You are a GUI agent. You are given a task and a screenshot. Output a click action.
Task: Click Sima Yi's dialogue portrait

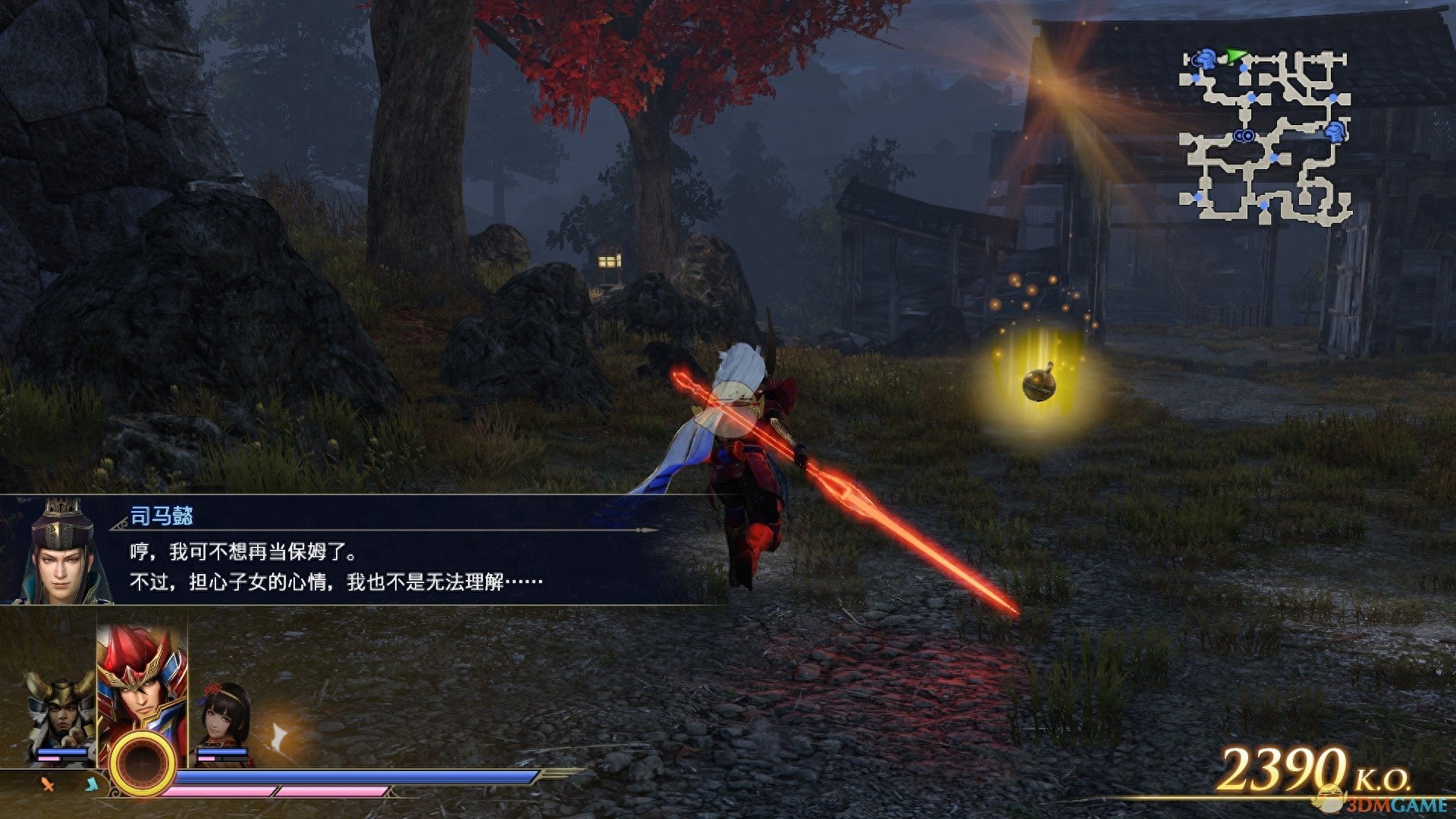coord(61,552)
